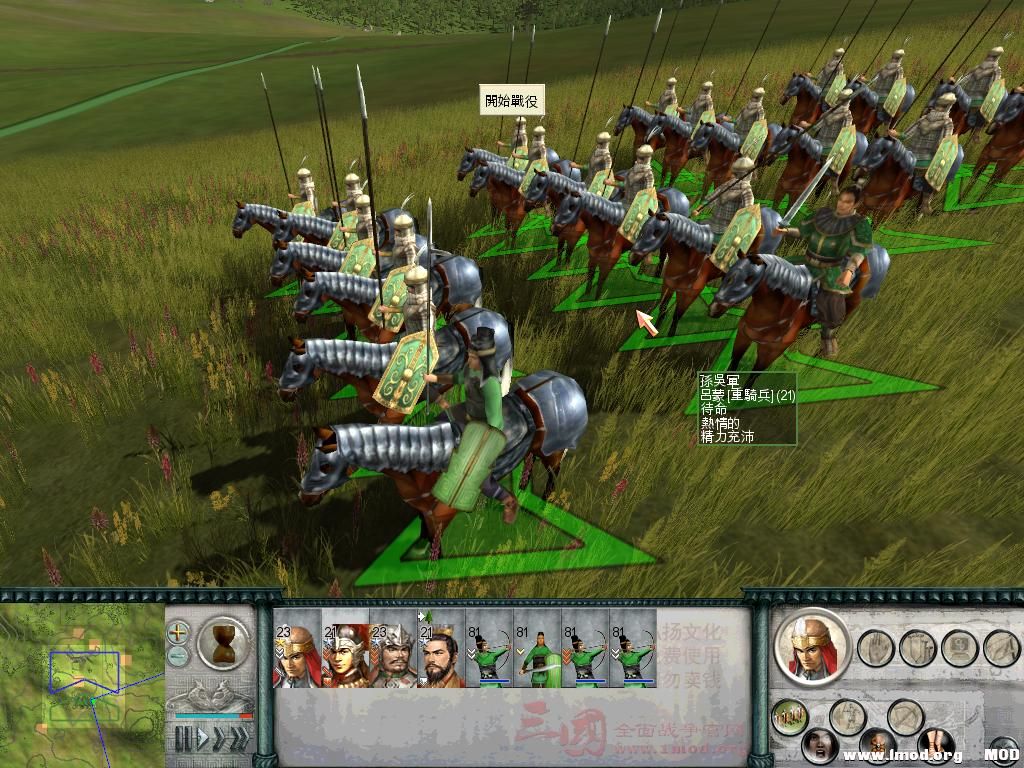Click the large general portrait

[x=811, y=647]
